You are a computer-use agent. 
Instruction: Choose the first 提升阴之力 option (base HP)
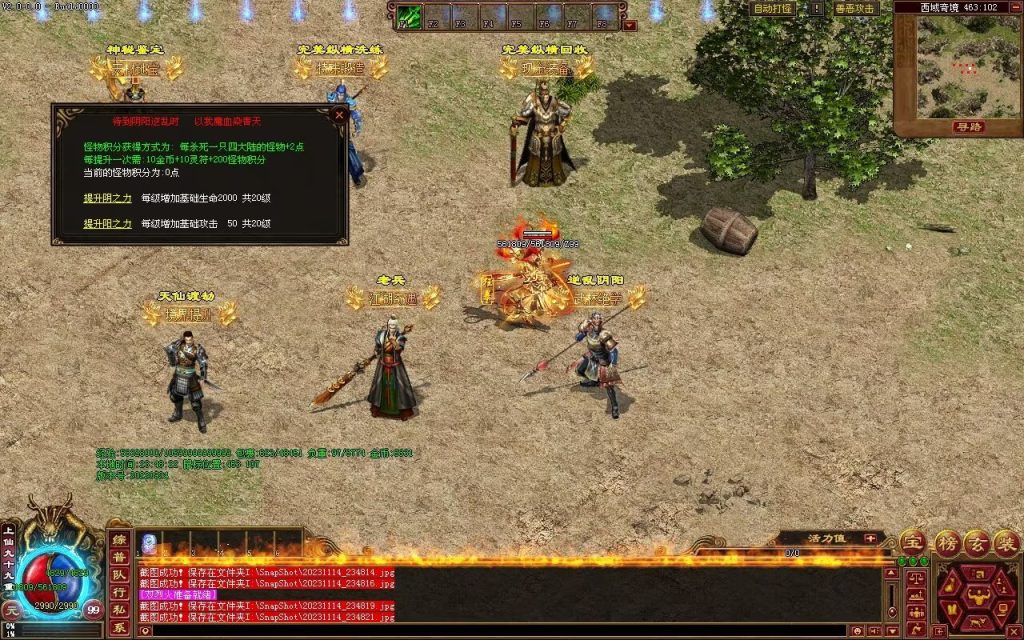[107, 198]
